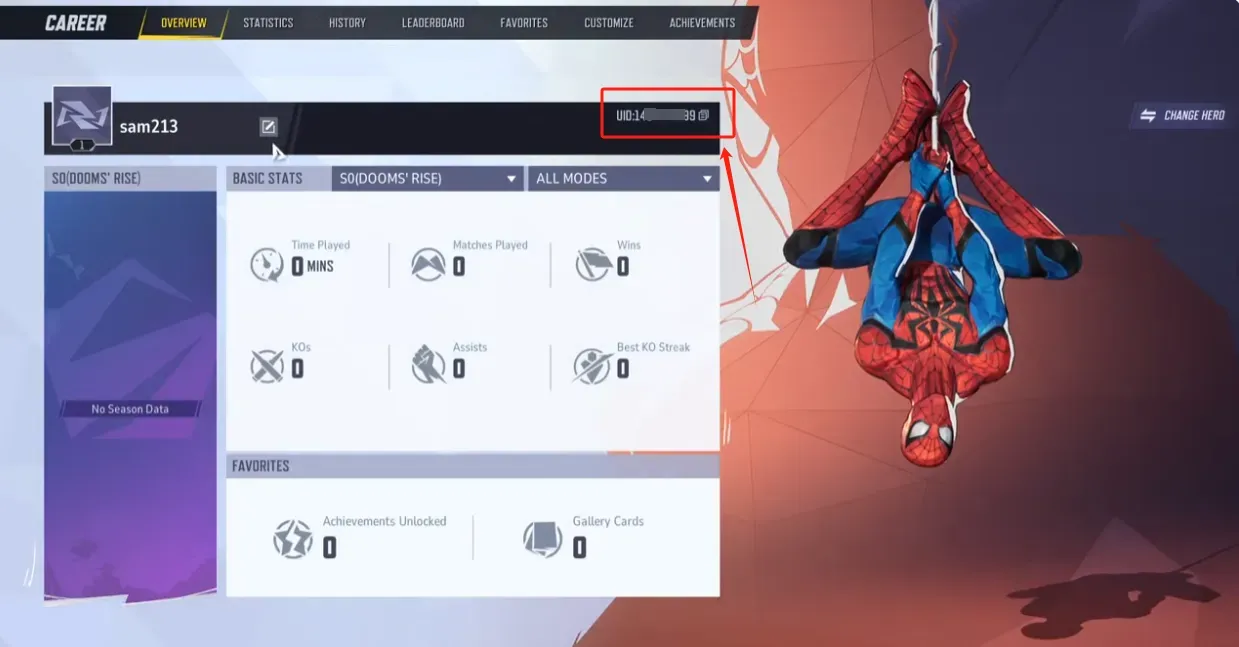Screen dimensions: 1239x647
Task: Open the Statistics tab
Action: 268,22
